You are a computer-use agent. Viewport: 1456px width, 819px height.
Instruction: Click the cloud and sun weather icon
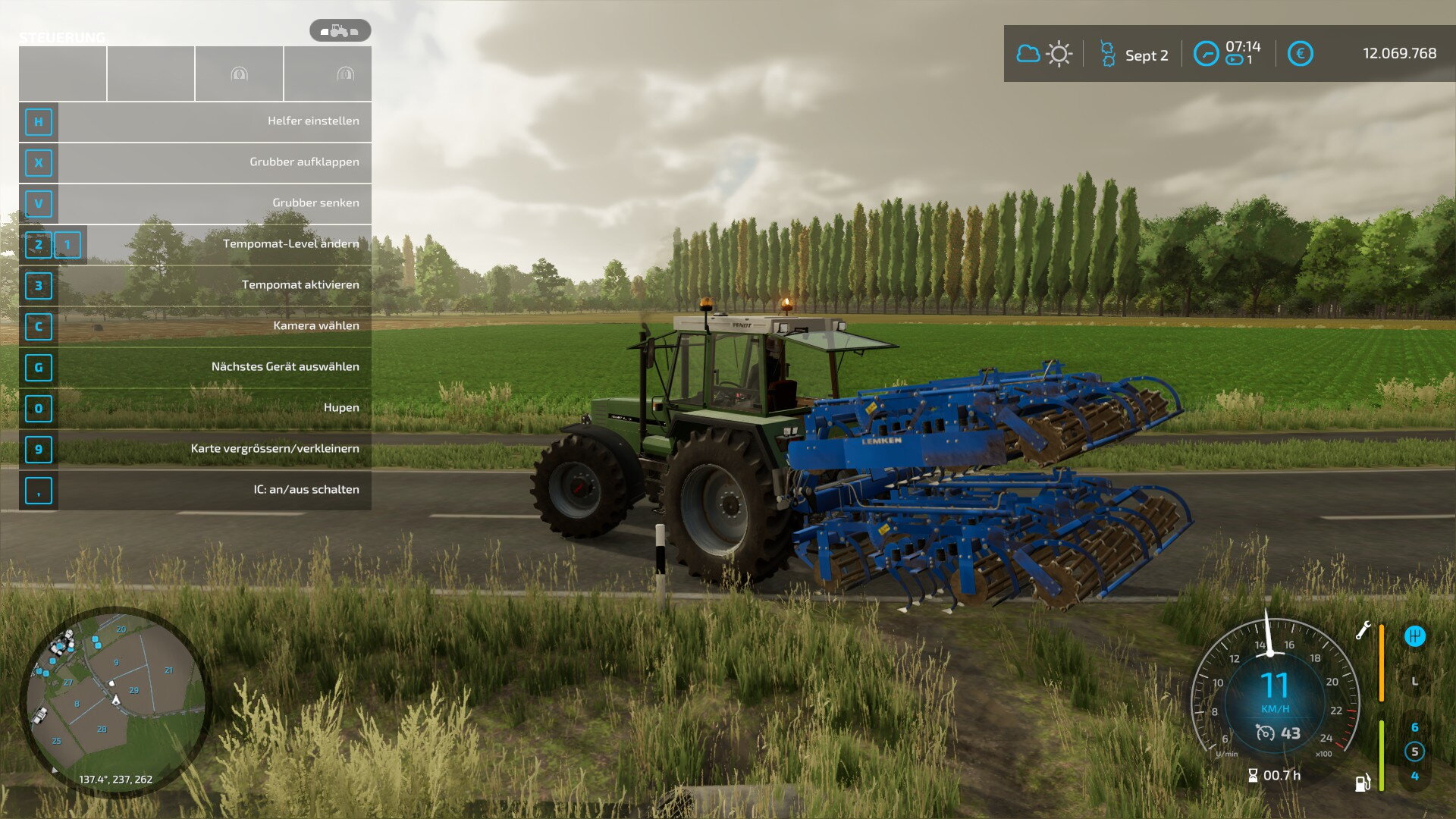(1043, 54)
